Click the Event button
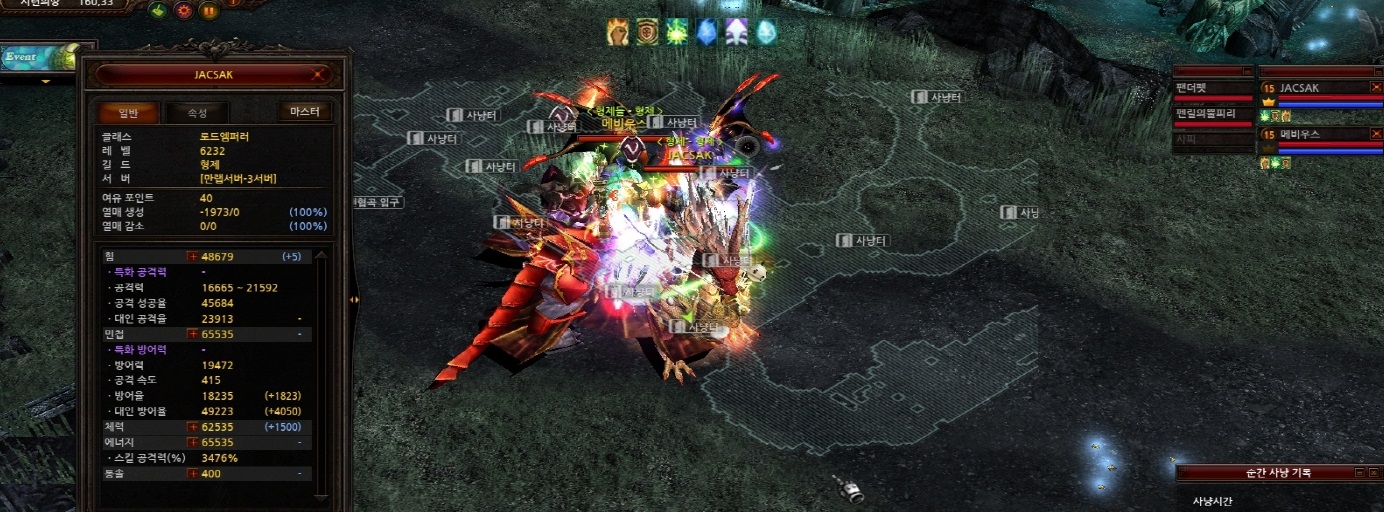The width and height of the screenshot is (1384, 512). (x=22, y=57)
